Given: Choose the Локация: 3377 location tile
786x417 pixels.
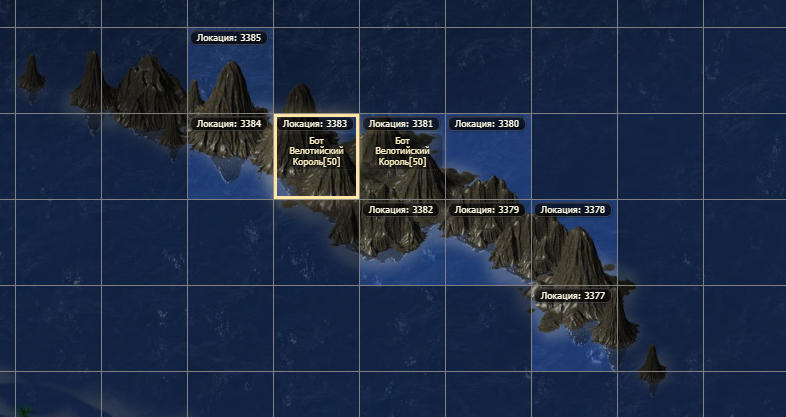Looking at the screenshot, I should tap(574, 329).
